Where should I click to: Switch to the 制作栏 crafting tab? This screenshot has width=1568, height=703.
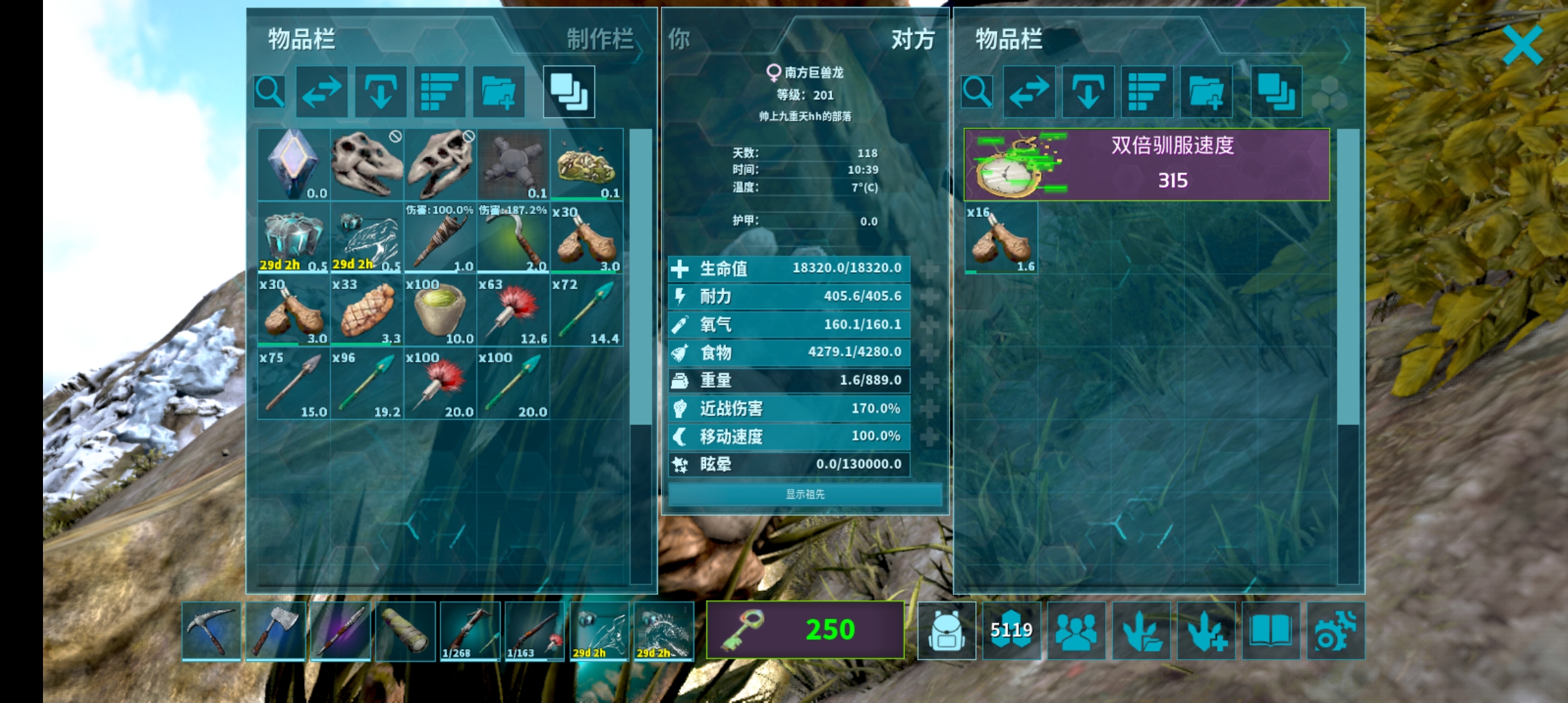point(599,39)
